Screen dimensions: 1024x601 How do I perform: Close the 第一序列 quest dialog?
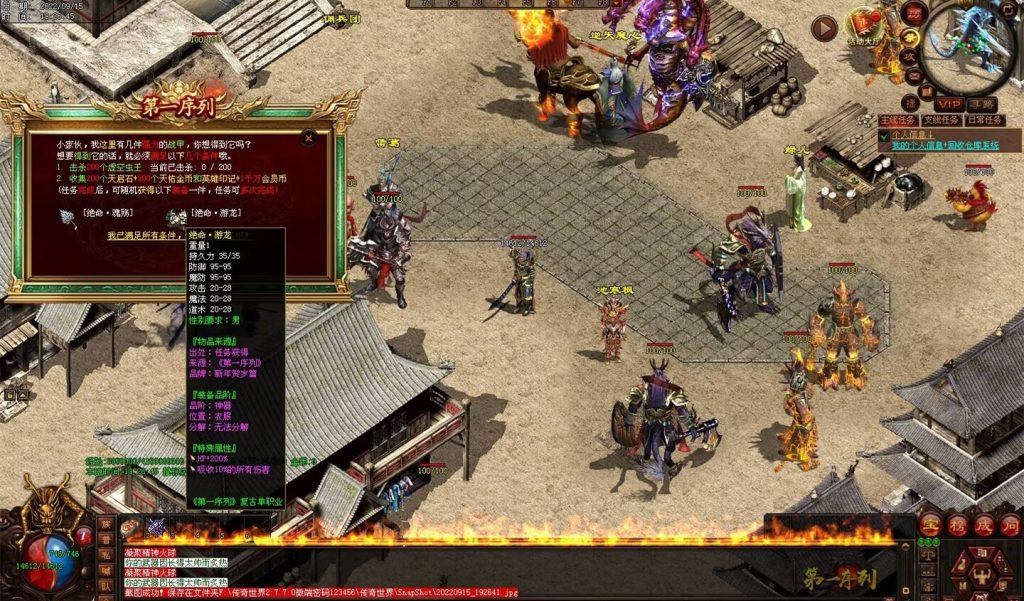tap(309, 139)
